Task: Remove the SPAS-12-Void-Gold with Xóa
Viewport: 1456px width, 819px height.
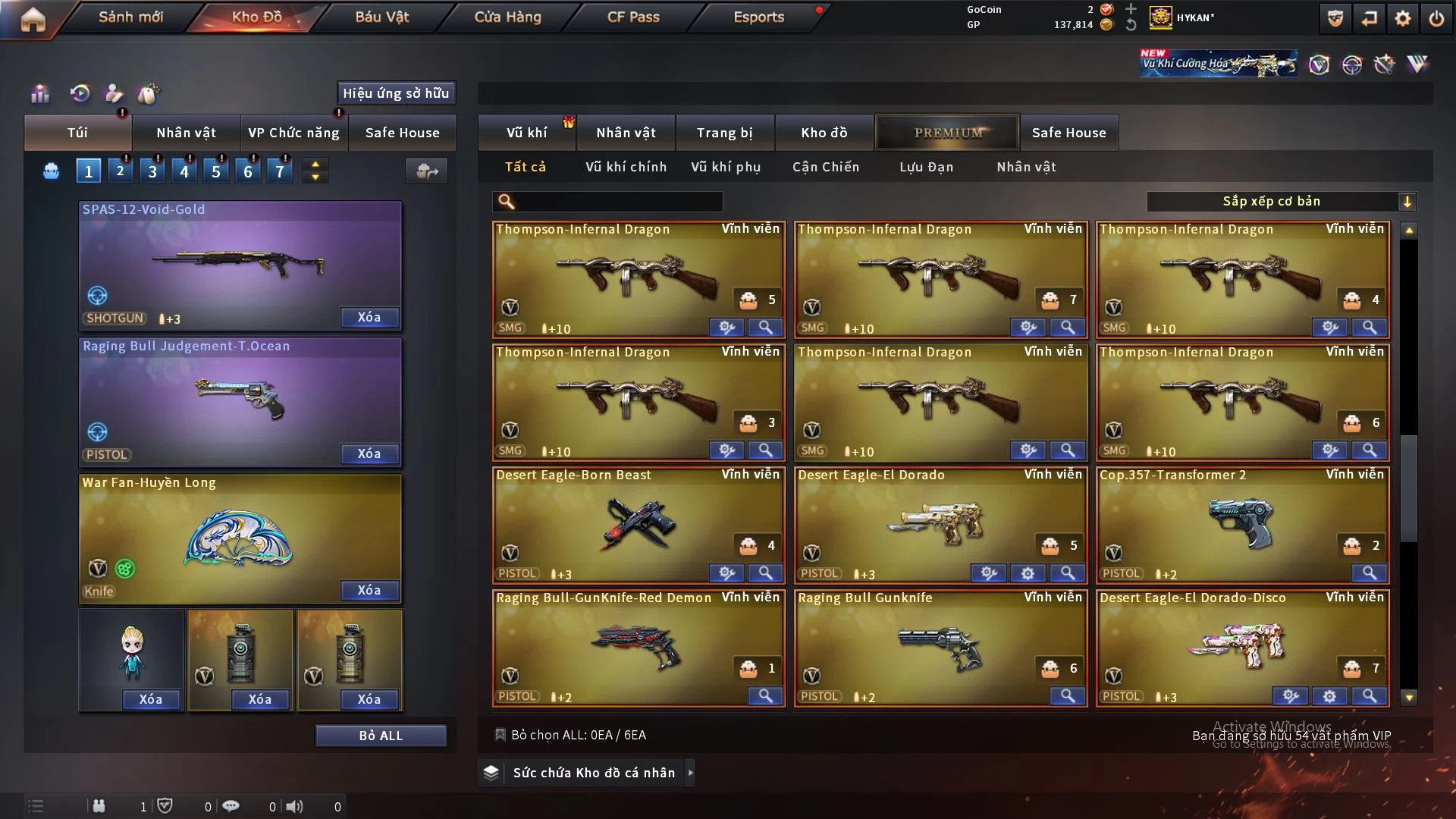Action: point(369,318)
